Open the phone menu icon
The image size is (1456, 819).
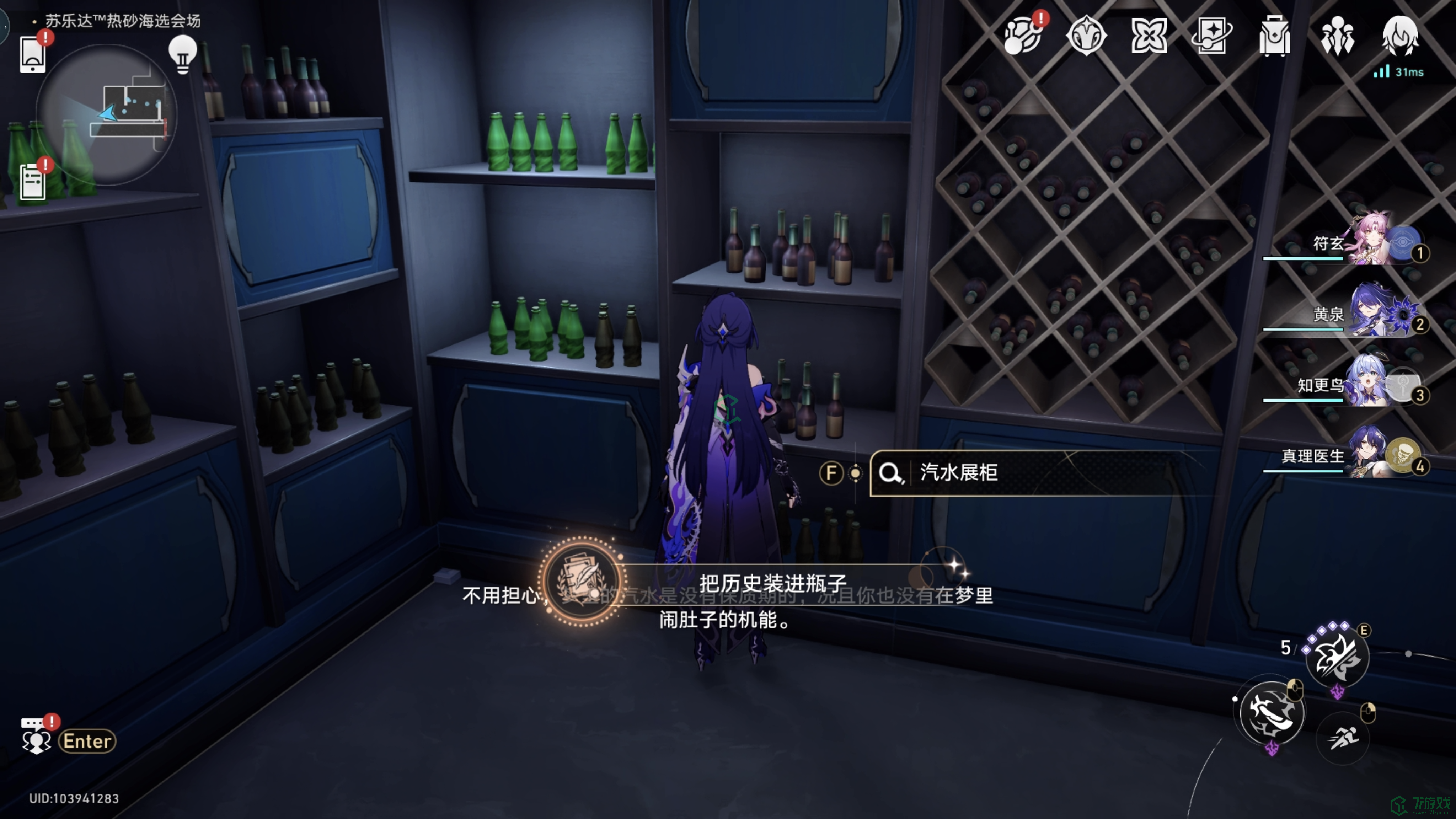tap(32, 55)
